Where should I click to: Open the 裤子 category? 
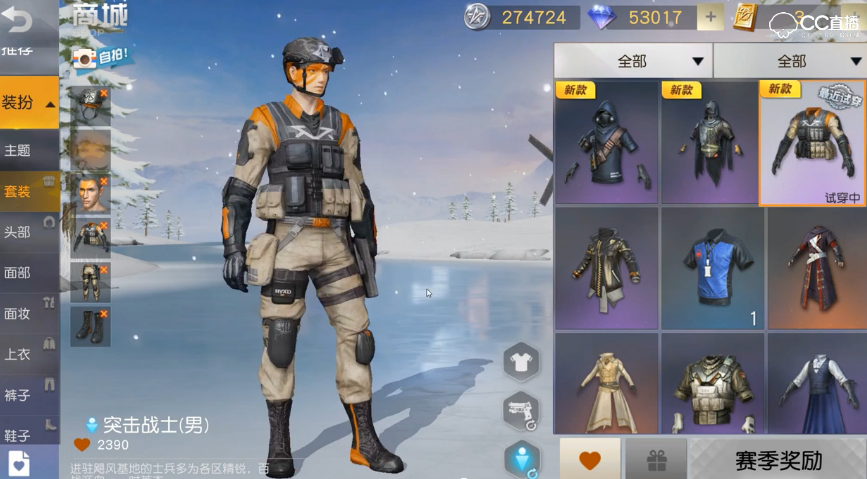tap(18, 394)
